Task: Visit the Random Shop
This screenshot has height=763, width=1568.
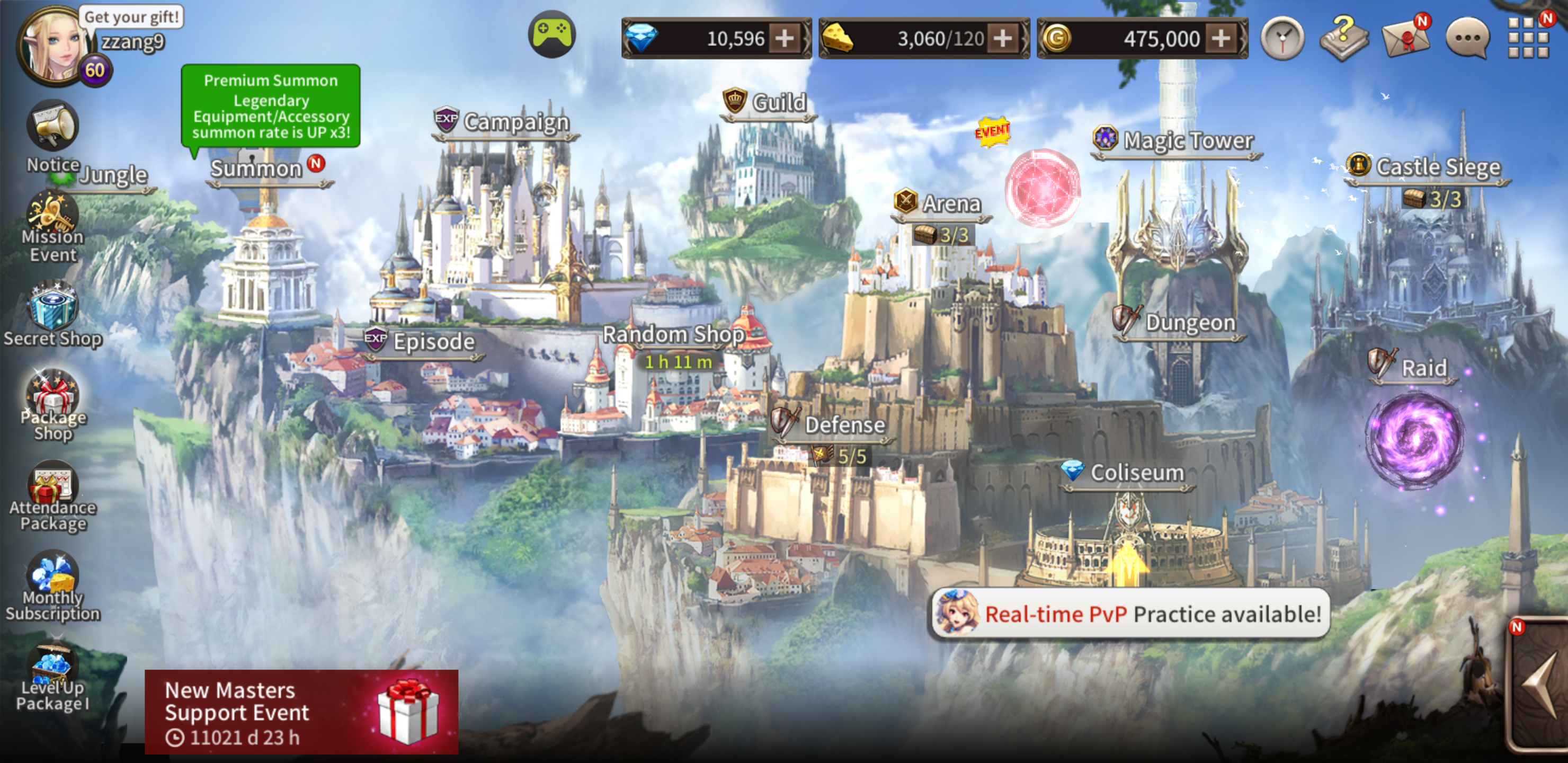Action: [673, 334]
